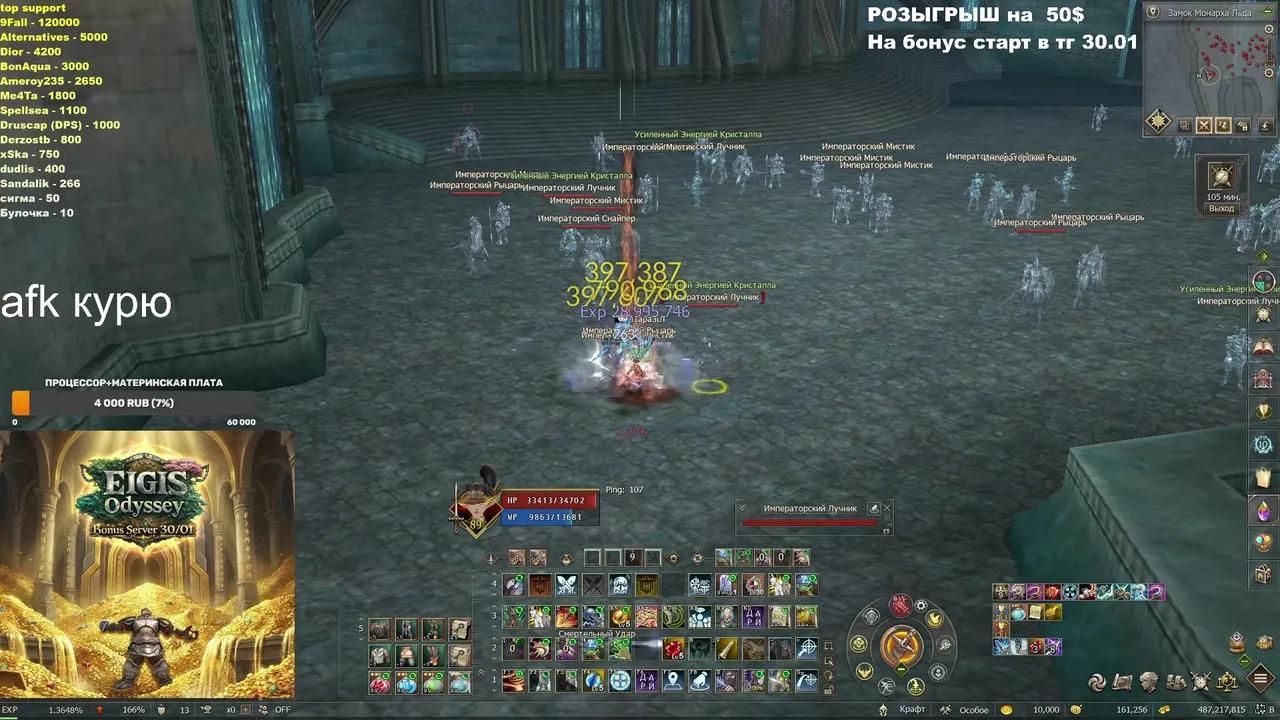
Task: Switch to the Крафт tab at the bottom
Action: 911,710
